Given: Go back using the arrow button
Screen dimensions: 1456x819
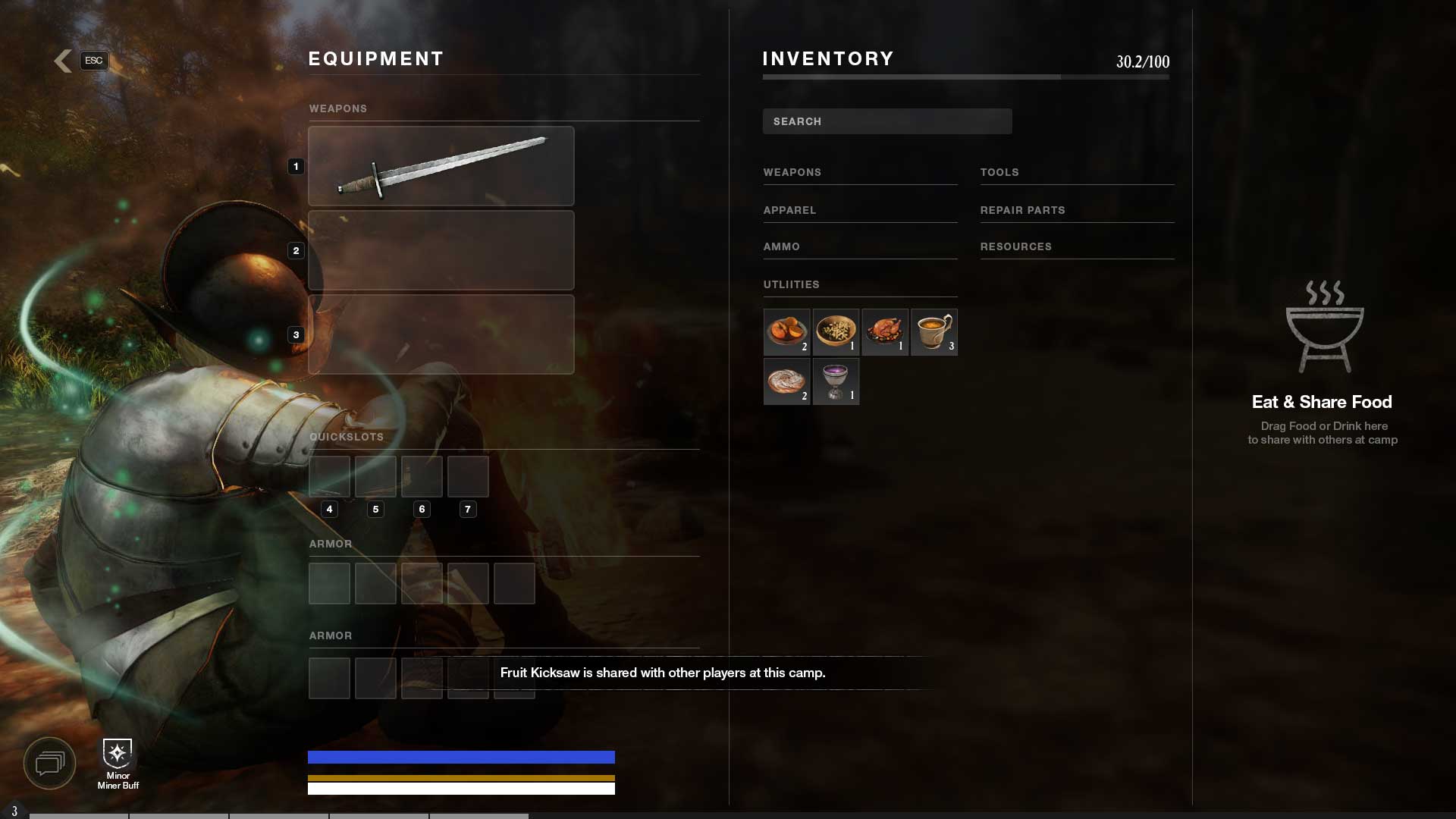Looking at the screenshot, I should pyautogui.click(x=64, y=61).
